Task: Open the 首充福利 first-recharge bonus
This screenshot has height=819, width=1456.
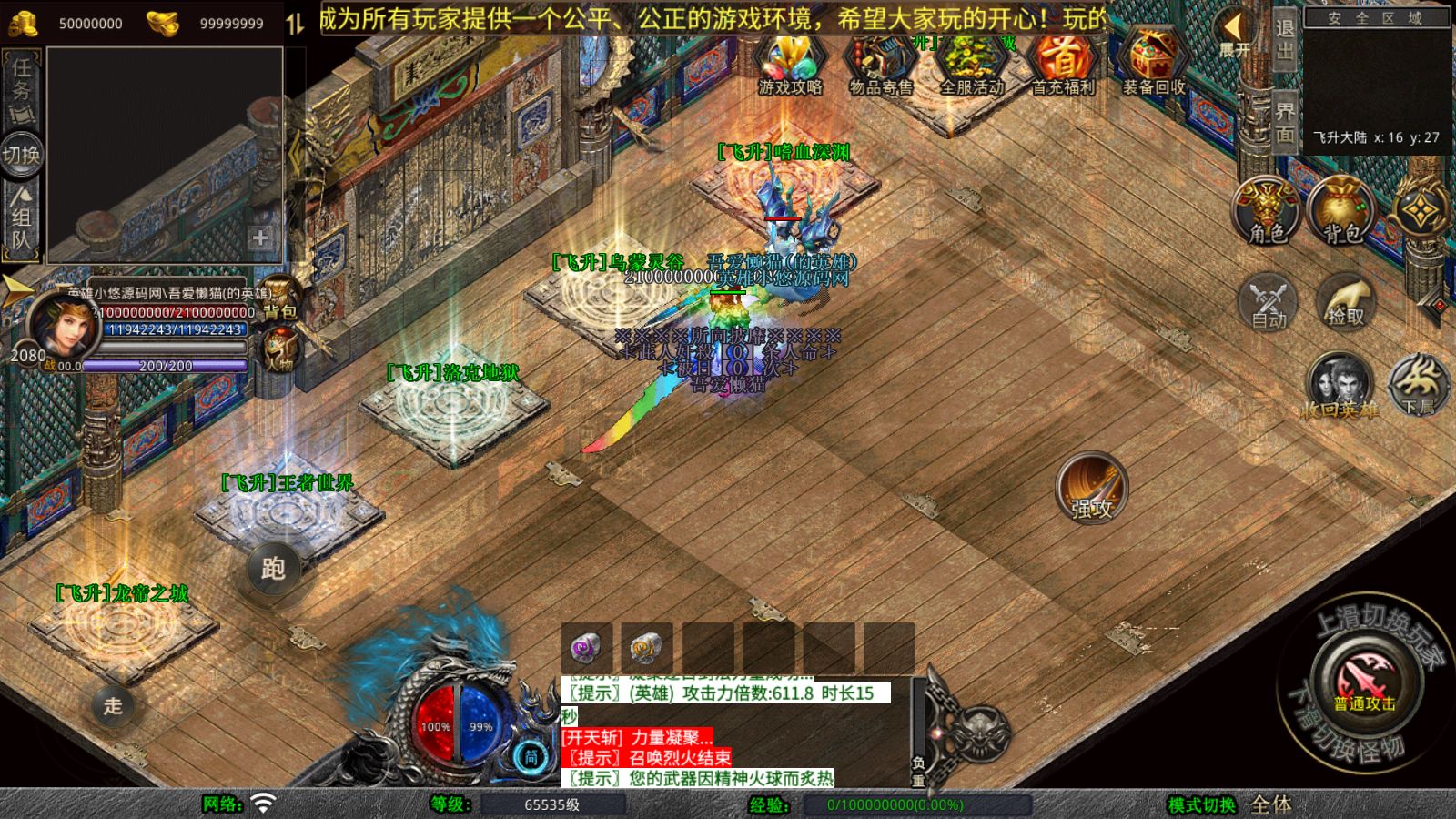Action: point(1062,64)
